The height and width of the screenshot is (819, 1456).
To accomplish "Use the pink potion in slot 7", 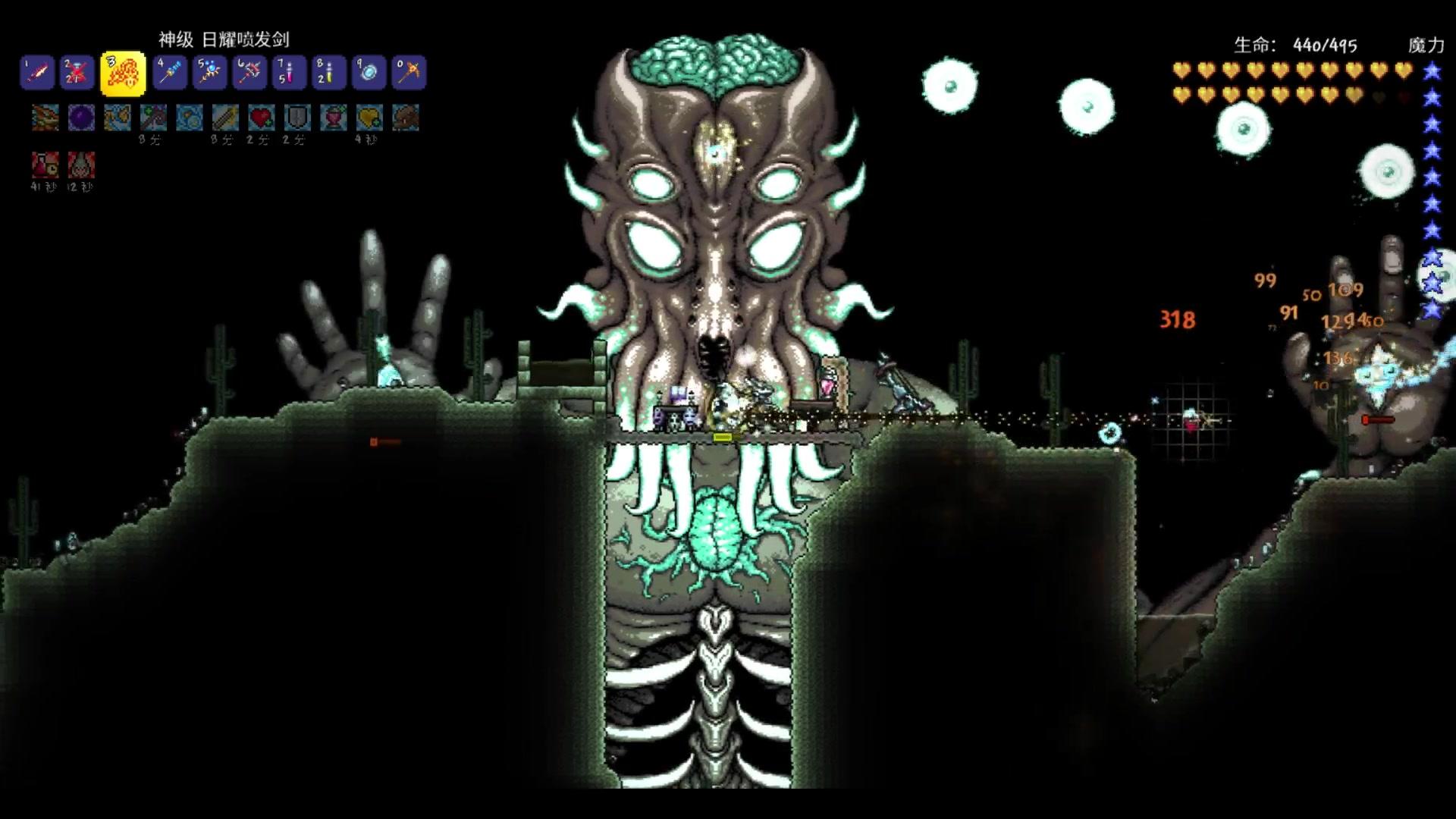I will (289, 74).
